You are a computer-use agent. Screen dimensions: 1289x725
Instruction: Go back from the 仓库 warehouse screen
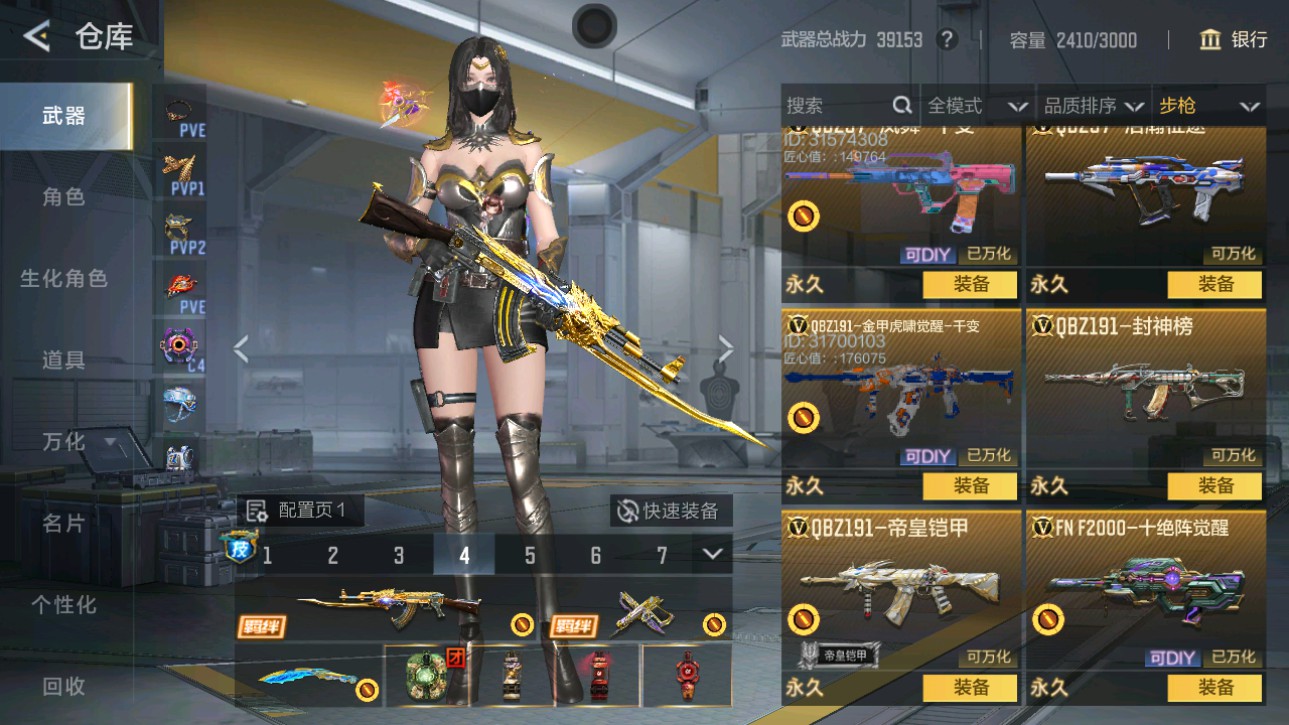coord(37,37)
